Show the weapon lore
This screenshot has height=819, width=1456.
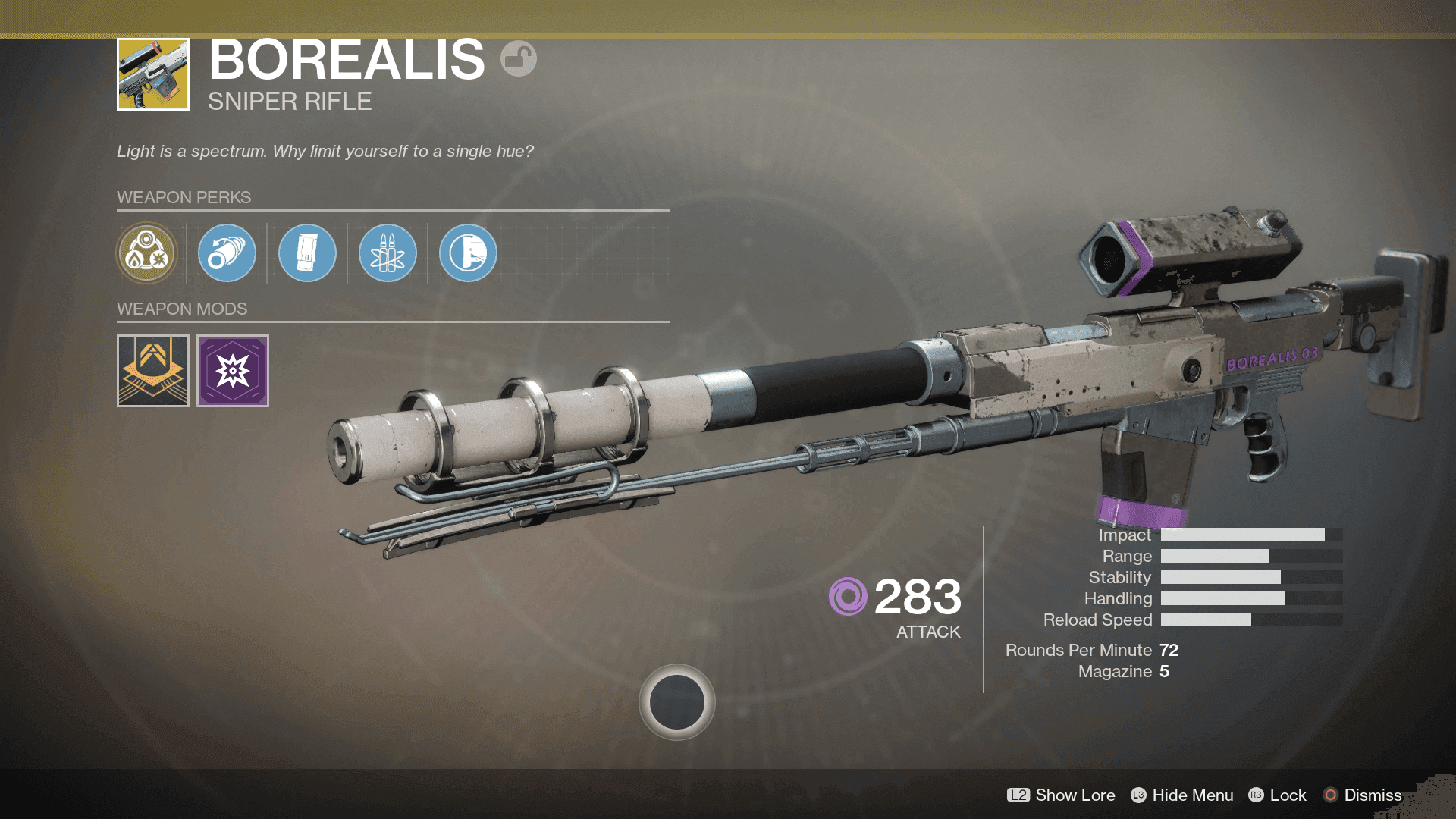coord(1061,795)
